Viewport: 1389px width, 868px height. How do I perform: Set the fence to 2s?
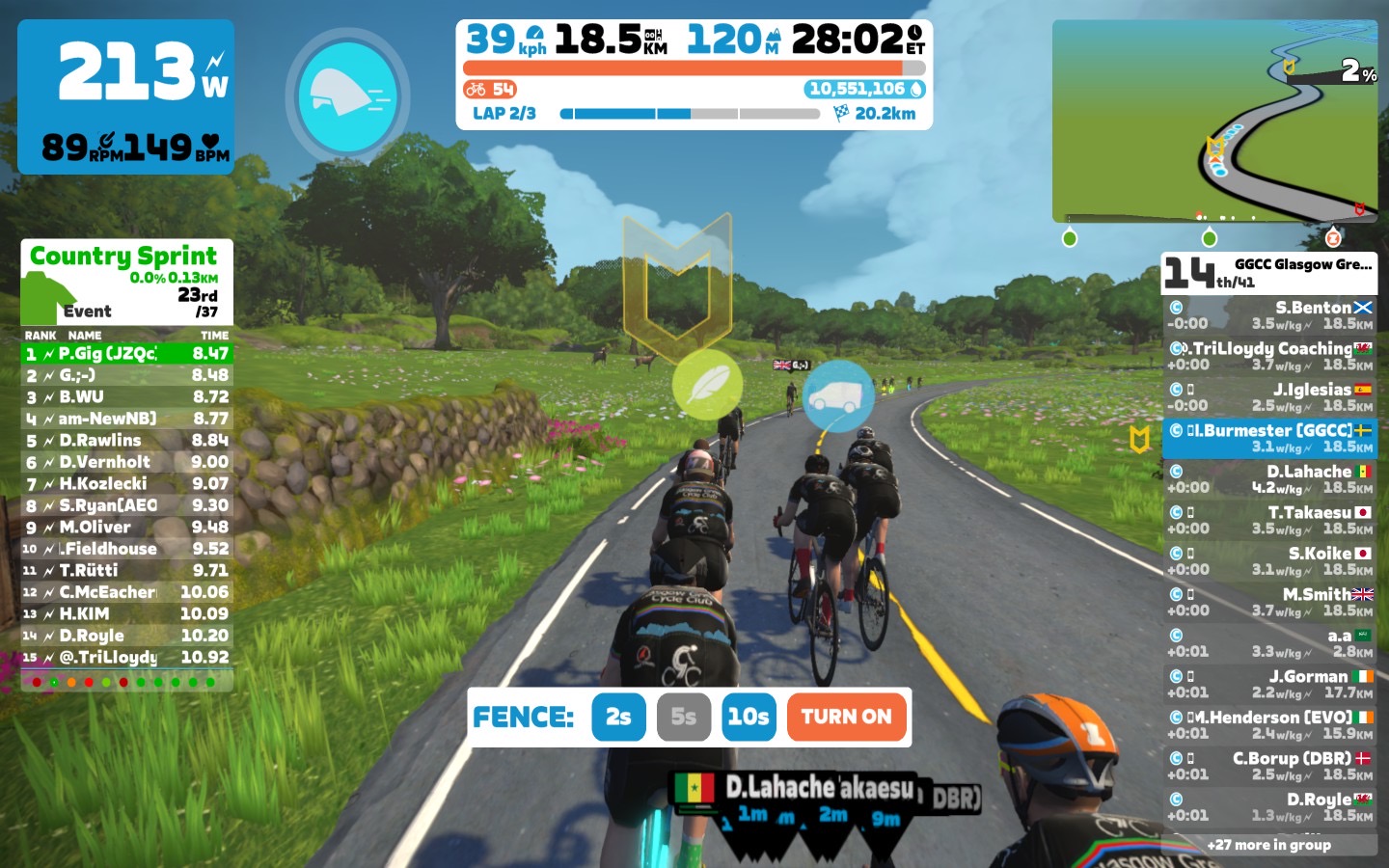coord(618,717)
